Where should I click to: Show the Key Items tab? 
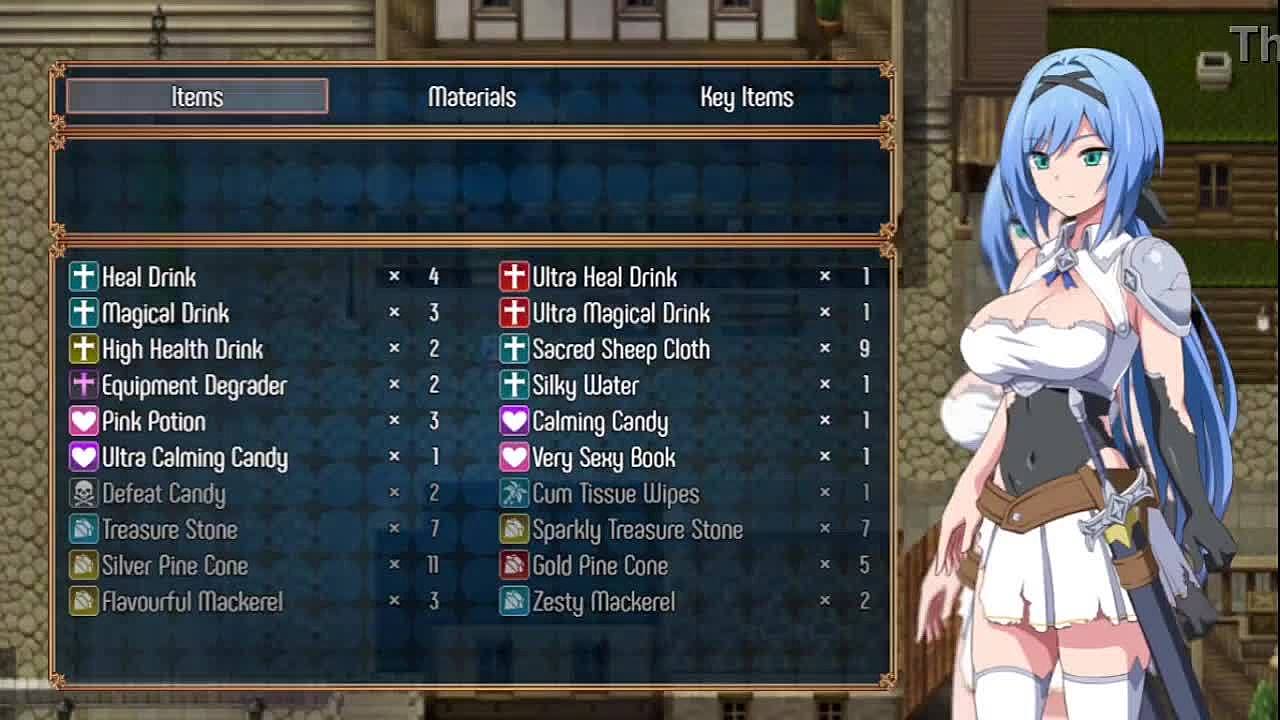tap(746, 97)
